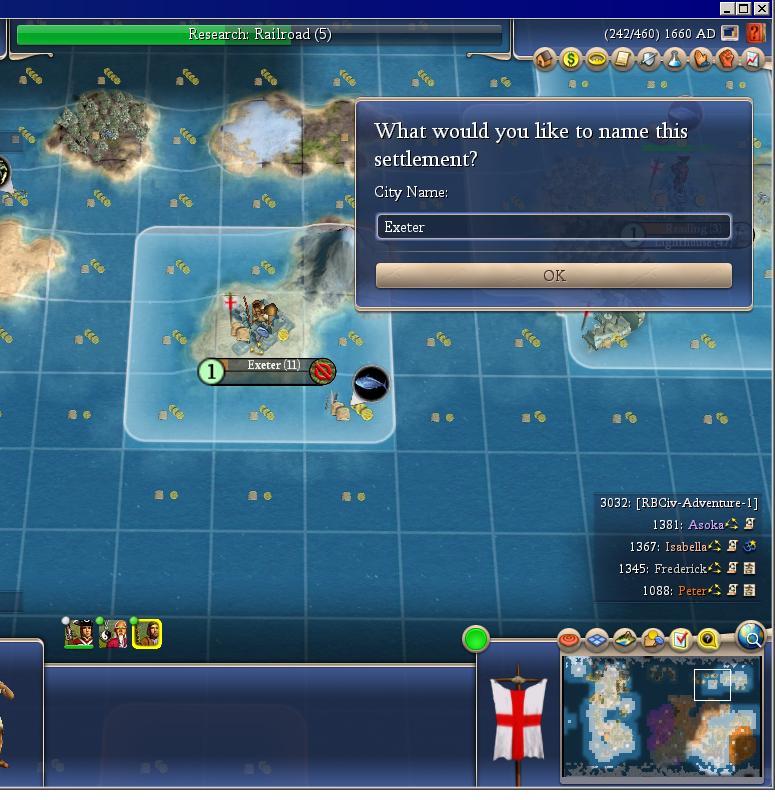The width and height of the screenshot is (775, 800).
Task: Select the yellow-highlighted settler unit portrait
Action: pyautogui.click(x=147, y=633)
